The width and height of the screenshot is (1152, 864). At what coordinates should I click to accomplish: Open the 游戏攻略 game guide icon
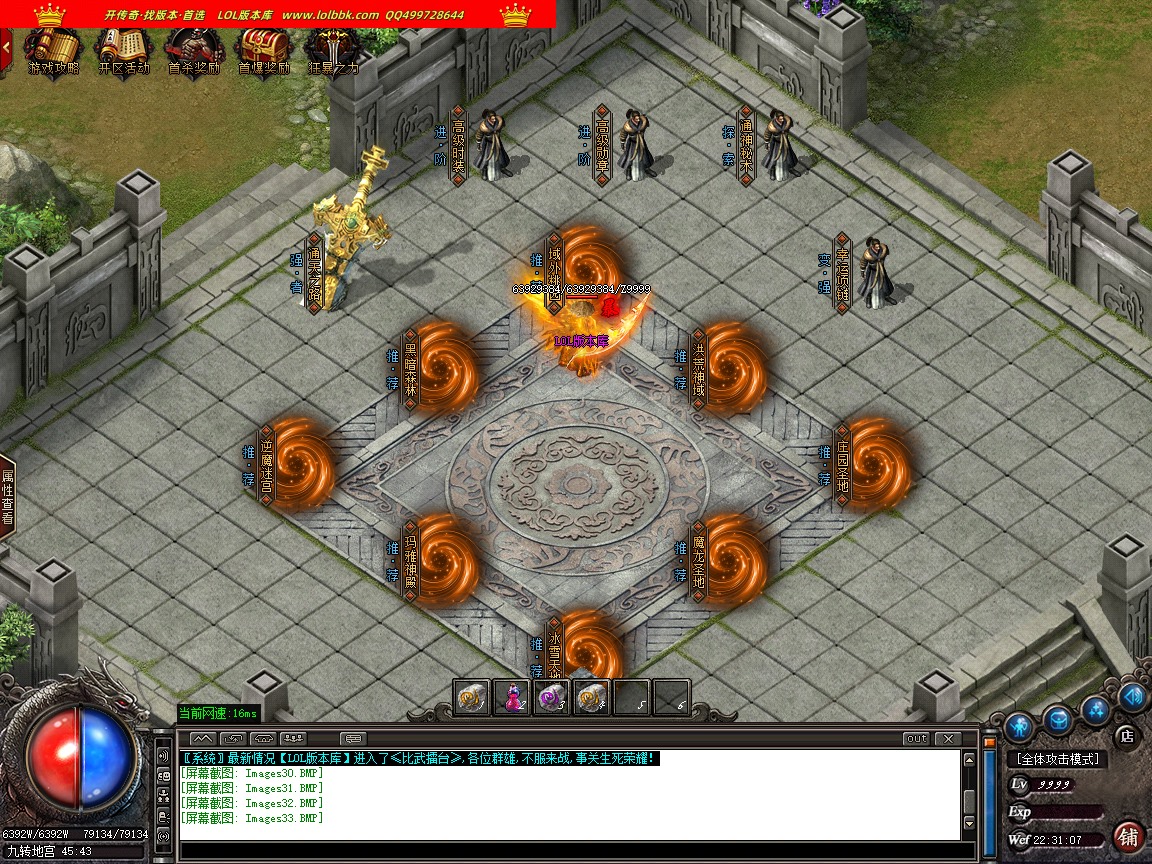[x=53, y=48]
